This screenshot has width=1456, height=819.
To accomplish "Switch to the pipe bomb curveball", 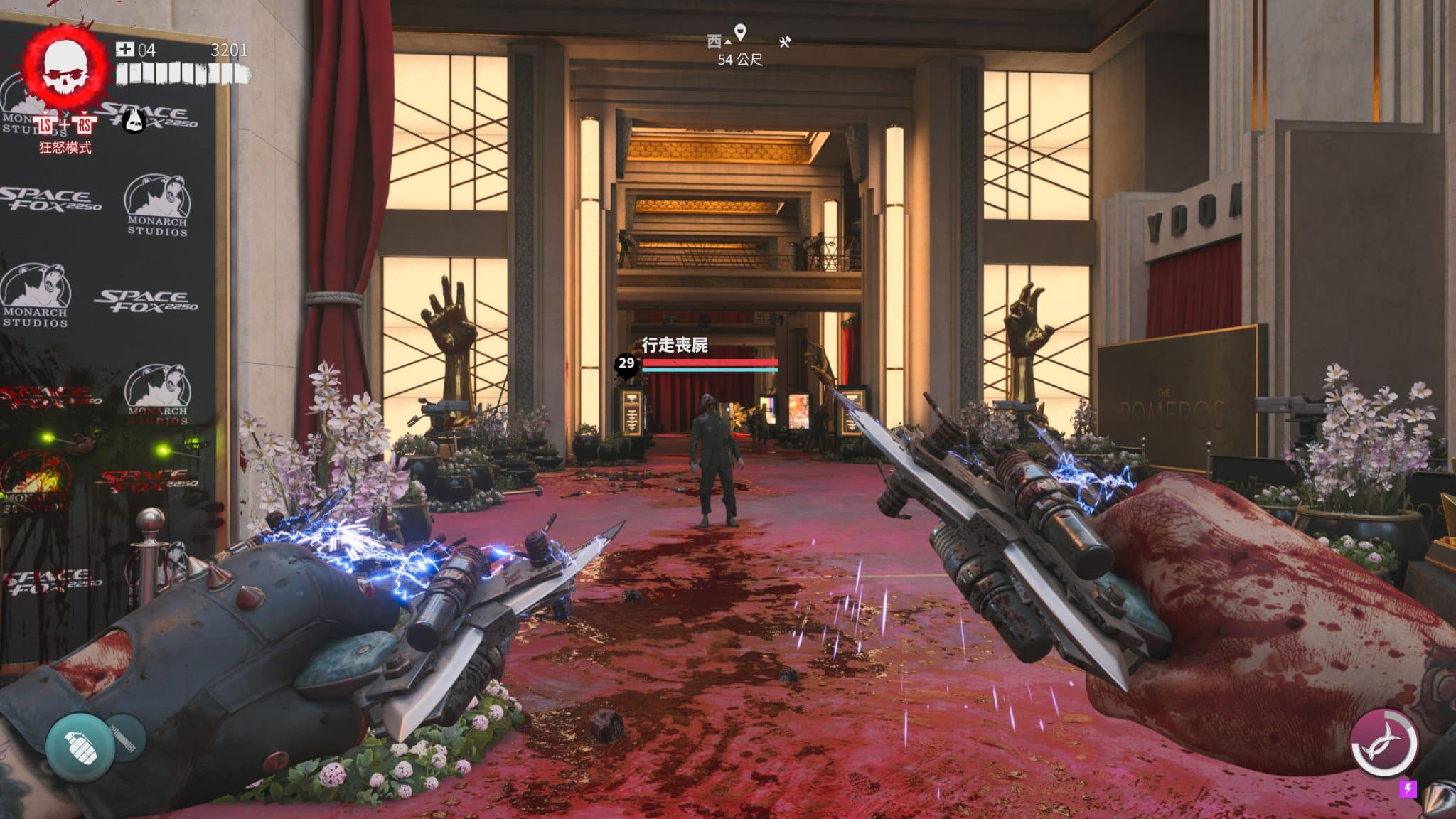I will tap(125, 737).
